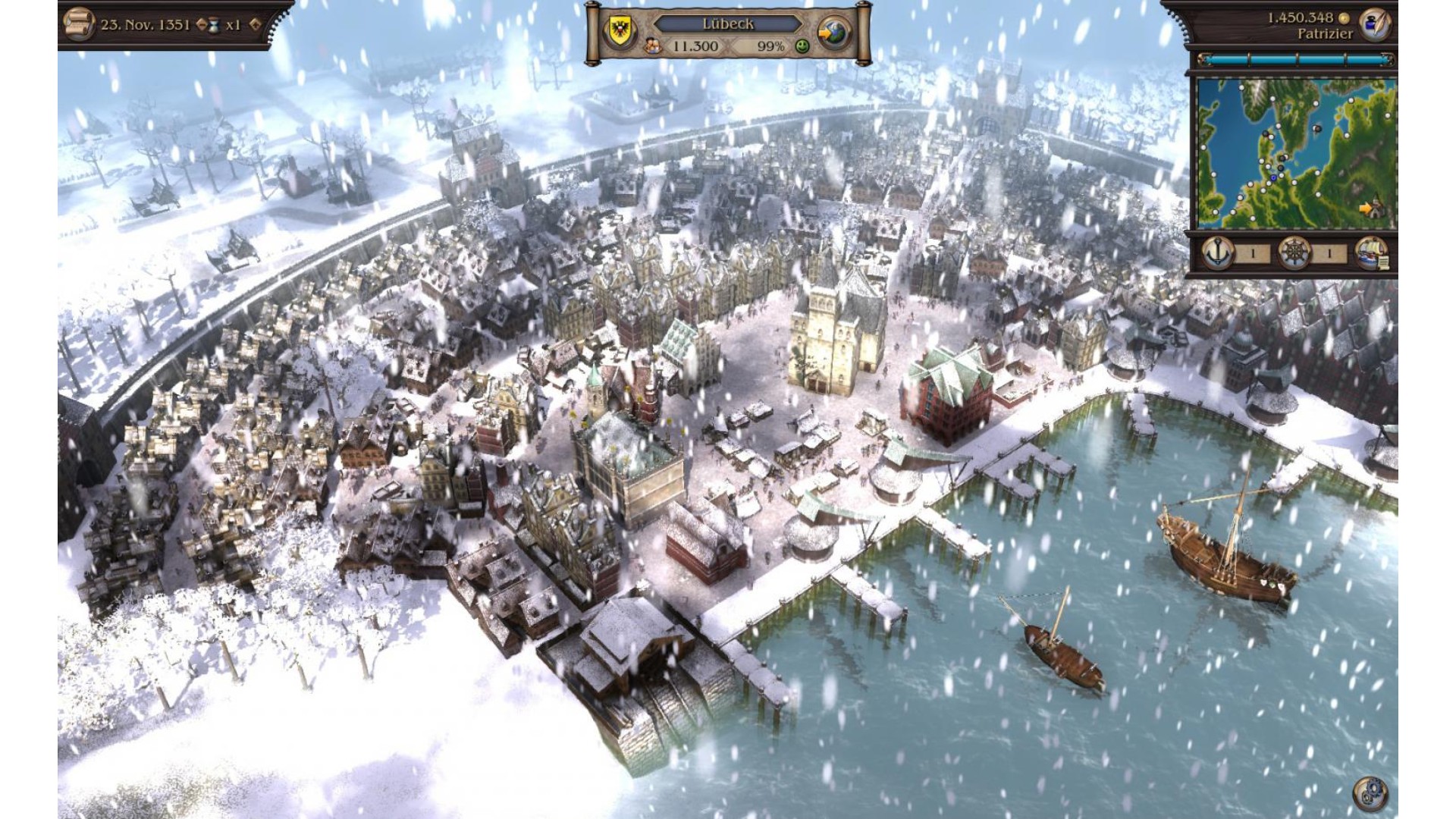Decrease game speed with the left arrow

(202, 25)
